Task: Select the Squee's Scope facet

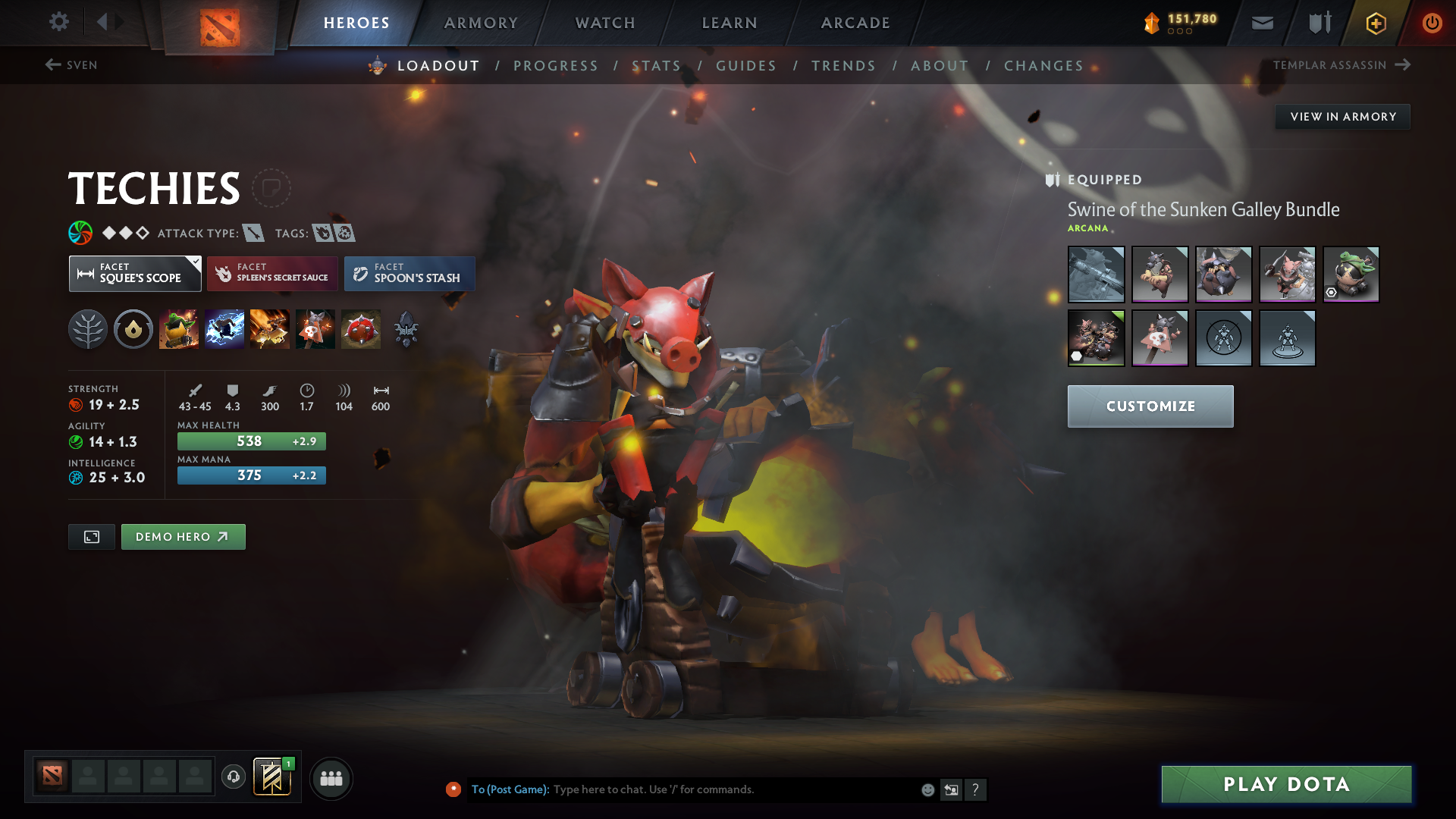Action: tap(135, 274)
